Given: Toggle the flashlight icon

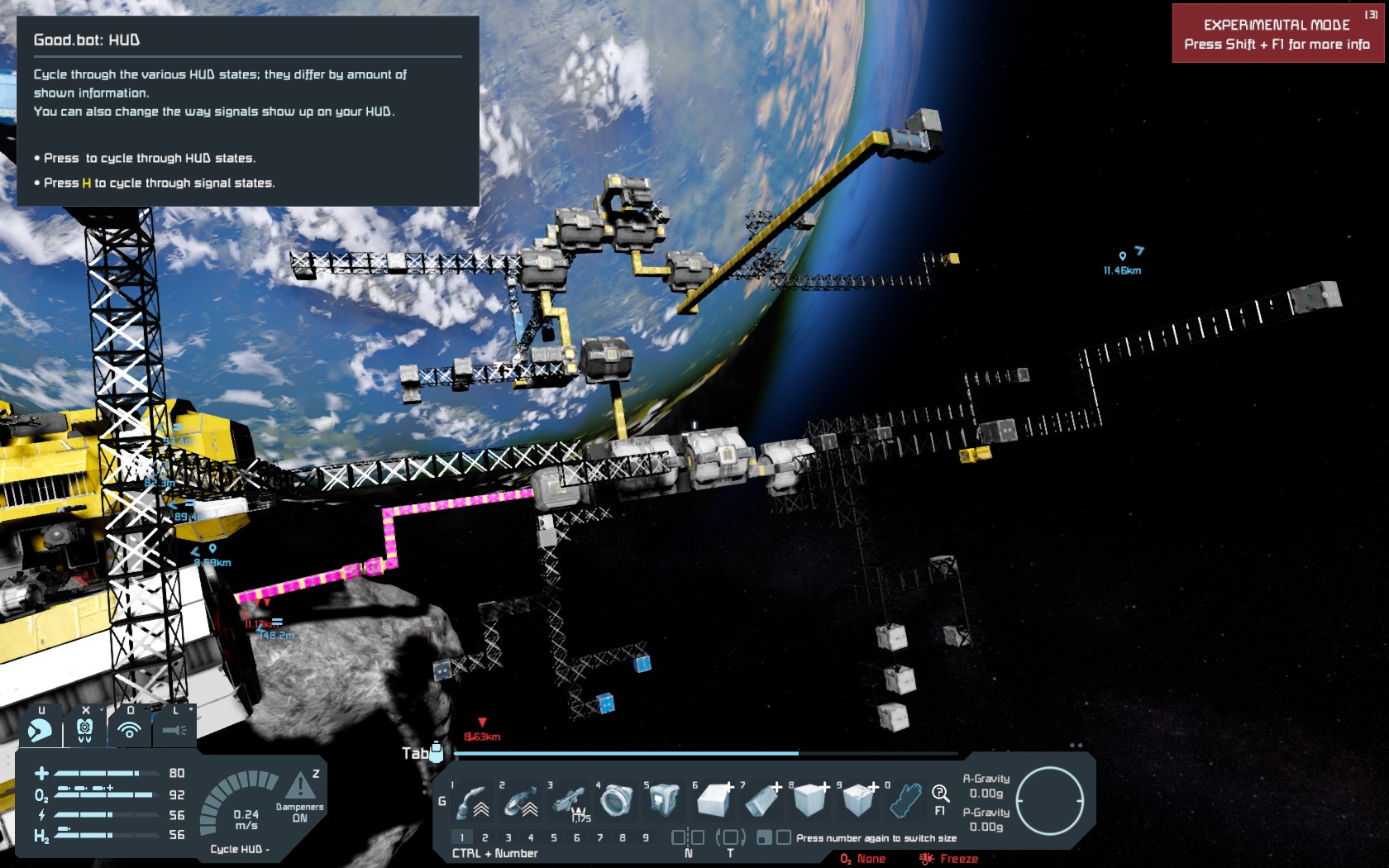Looking at the screenshot, I should (174, 730).
